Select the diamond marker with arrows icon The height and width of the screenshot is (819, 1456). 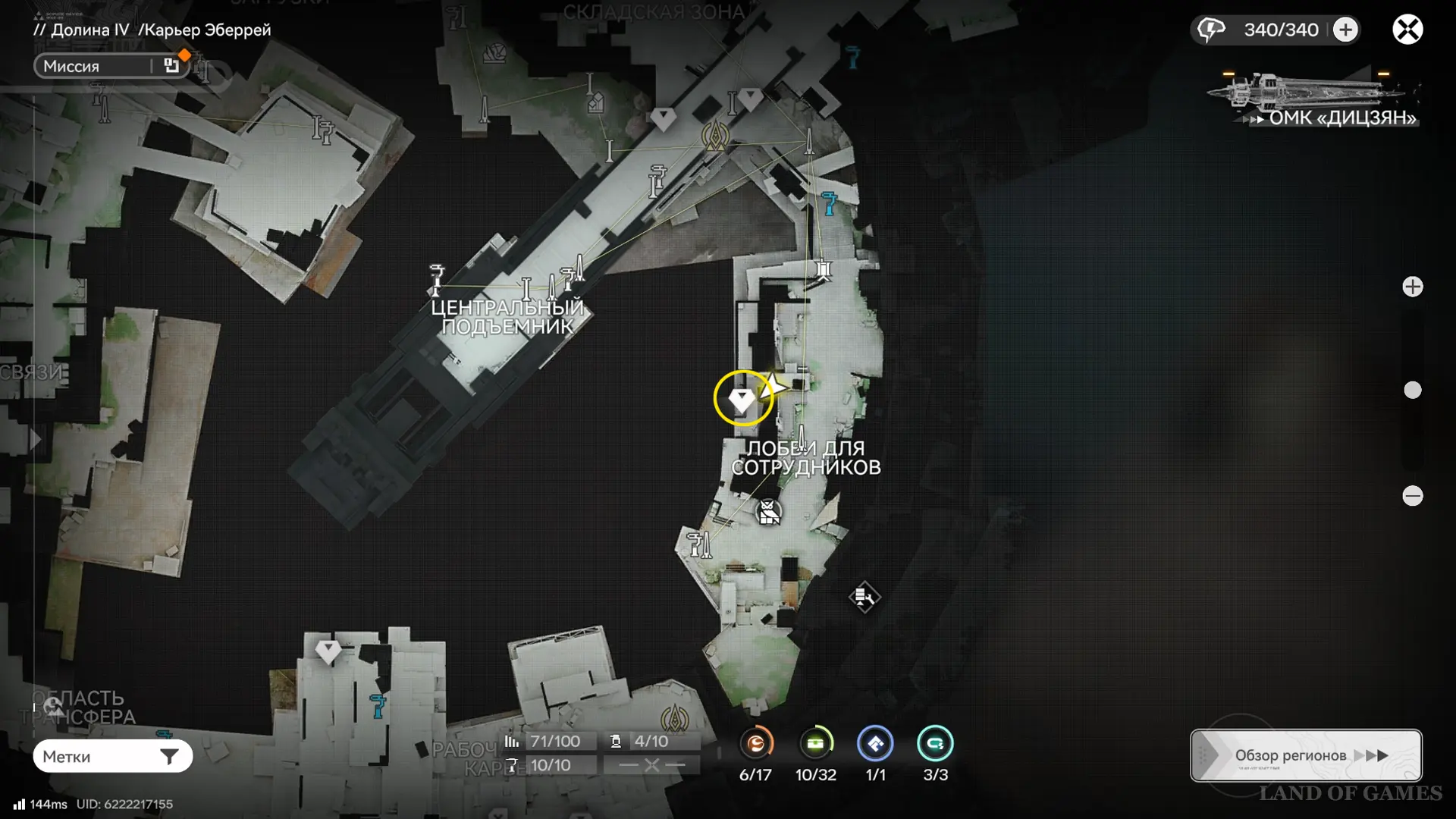coord(864,598)
